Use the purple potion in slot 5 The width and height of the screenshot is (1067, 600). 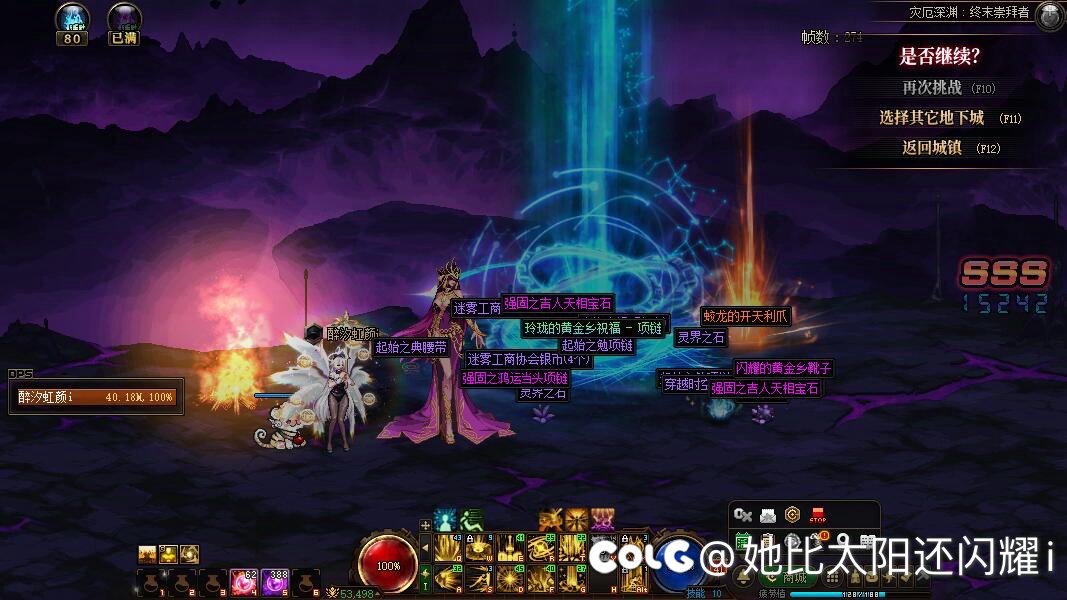[x=274, y=582]
